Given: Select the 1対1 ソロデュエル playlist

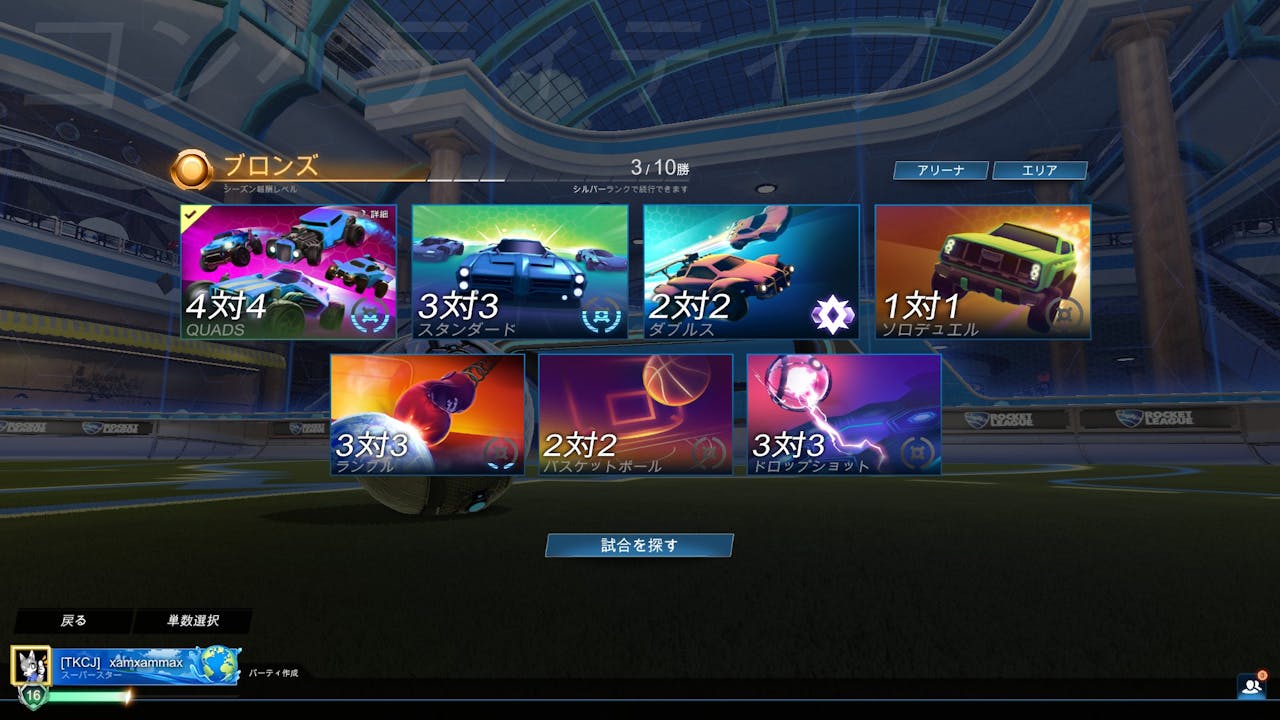Looking at the screenshot, I should pos(982,272).
